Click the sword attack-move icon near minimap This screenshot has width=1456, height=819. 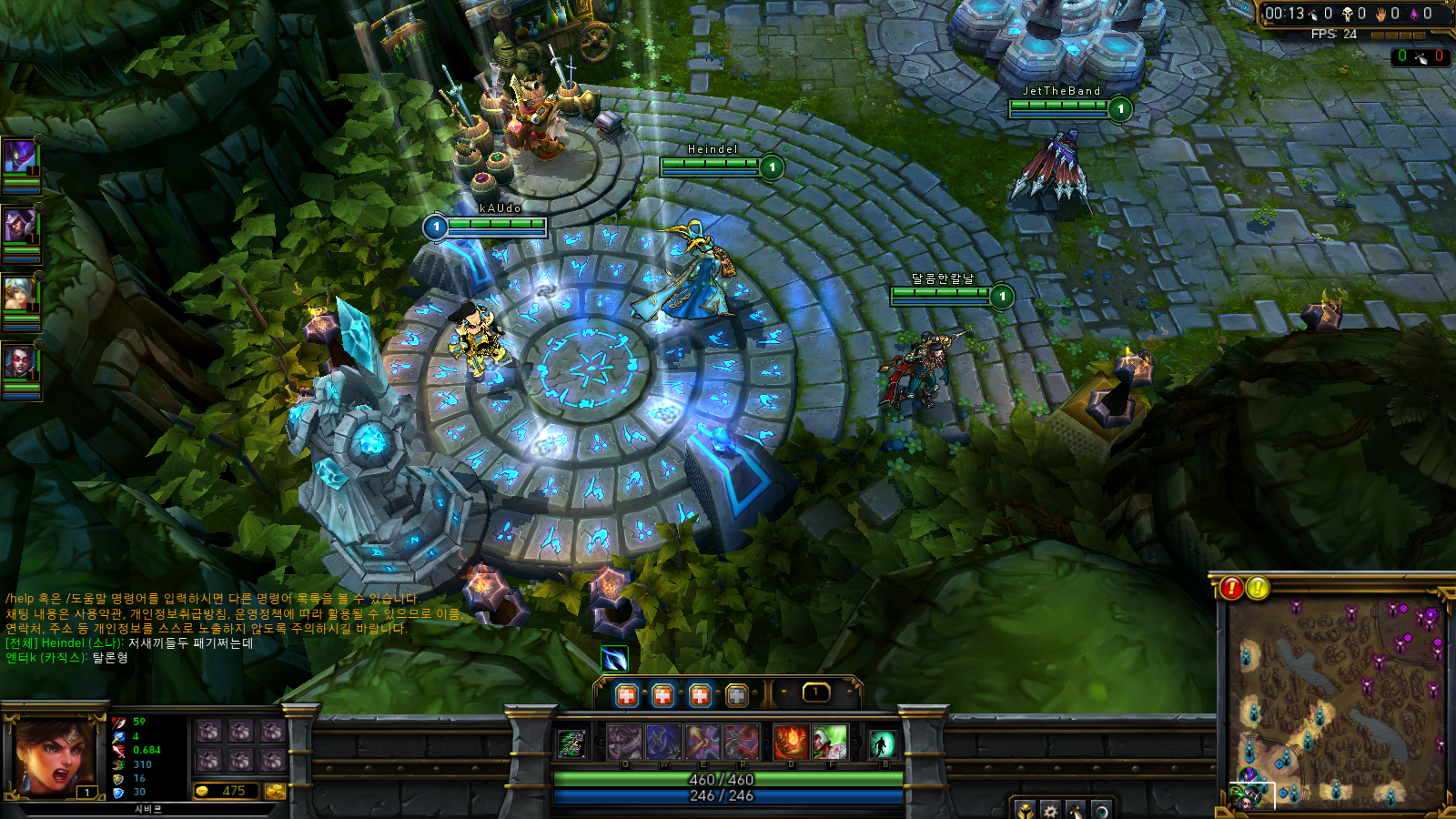[x=1076, y=812]
